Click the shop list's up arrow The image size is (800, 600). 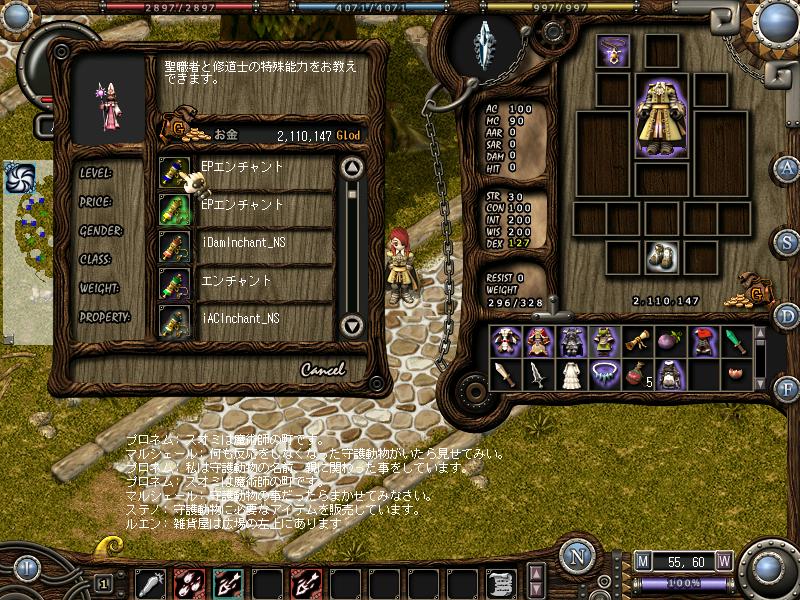point(351,167)
